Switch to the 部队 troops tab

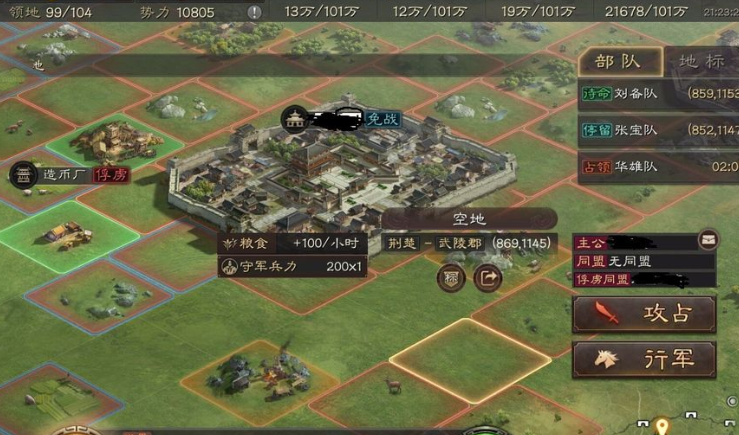coord(619,60)
